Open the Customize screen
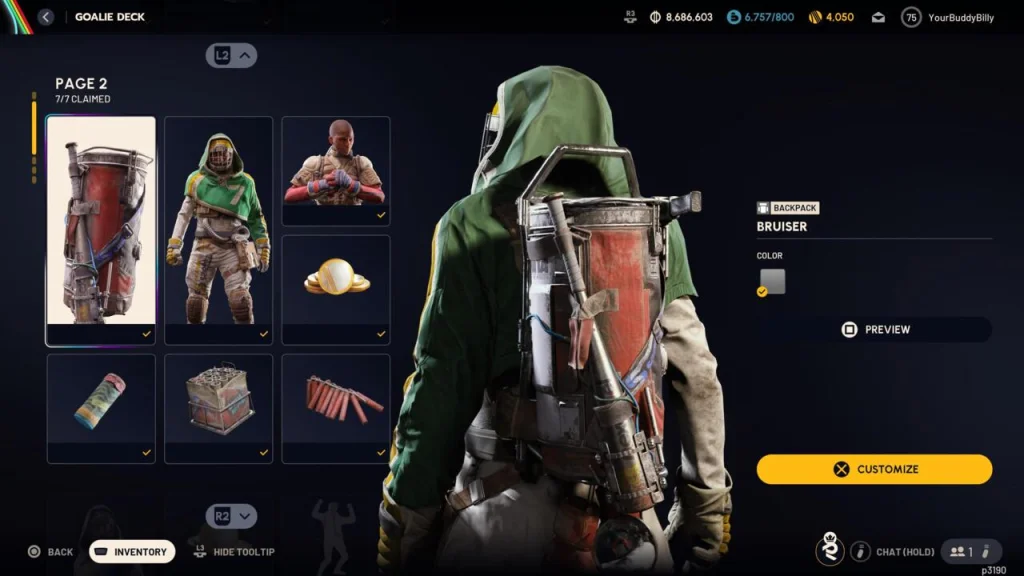 [x=874, y=469]
